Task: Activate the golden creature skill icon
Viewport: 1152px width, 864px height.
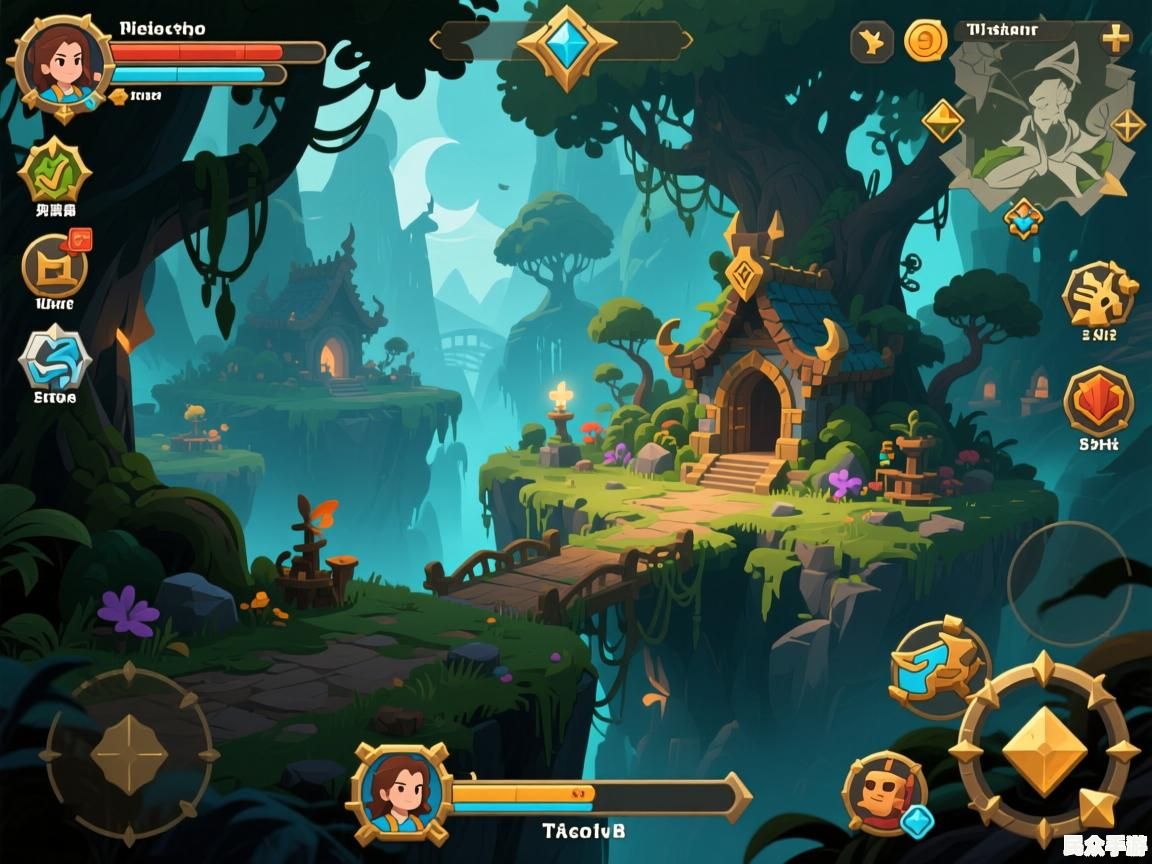Action: pyautogui.click(x=1098, y=294)
